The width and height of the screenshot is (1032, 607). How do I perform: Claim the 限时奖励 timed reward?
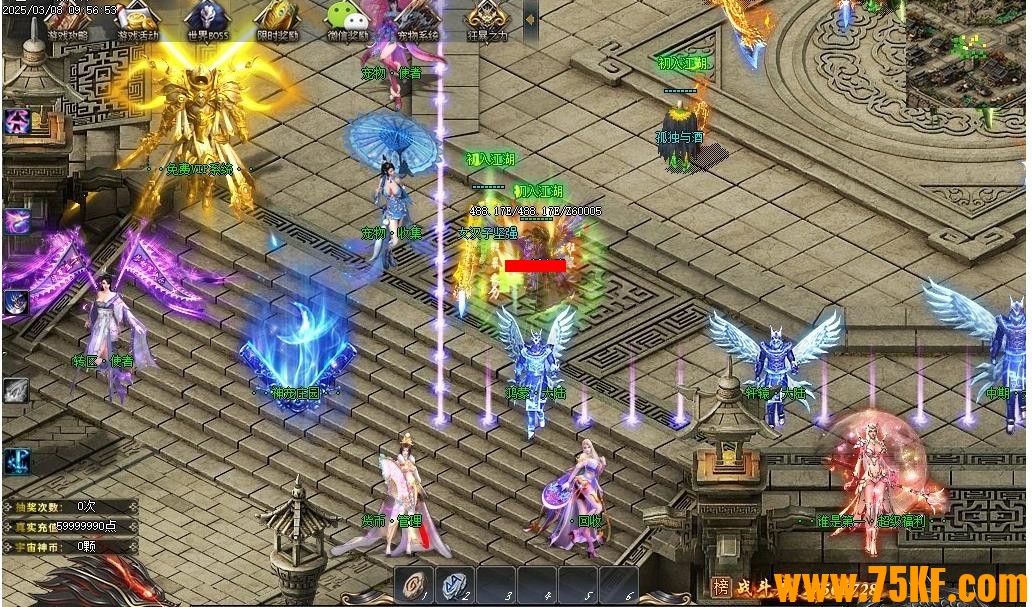(x=277, y=20)
